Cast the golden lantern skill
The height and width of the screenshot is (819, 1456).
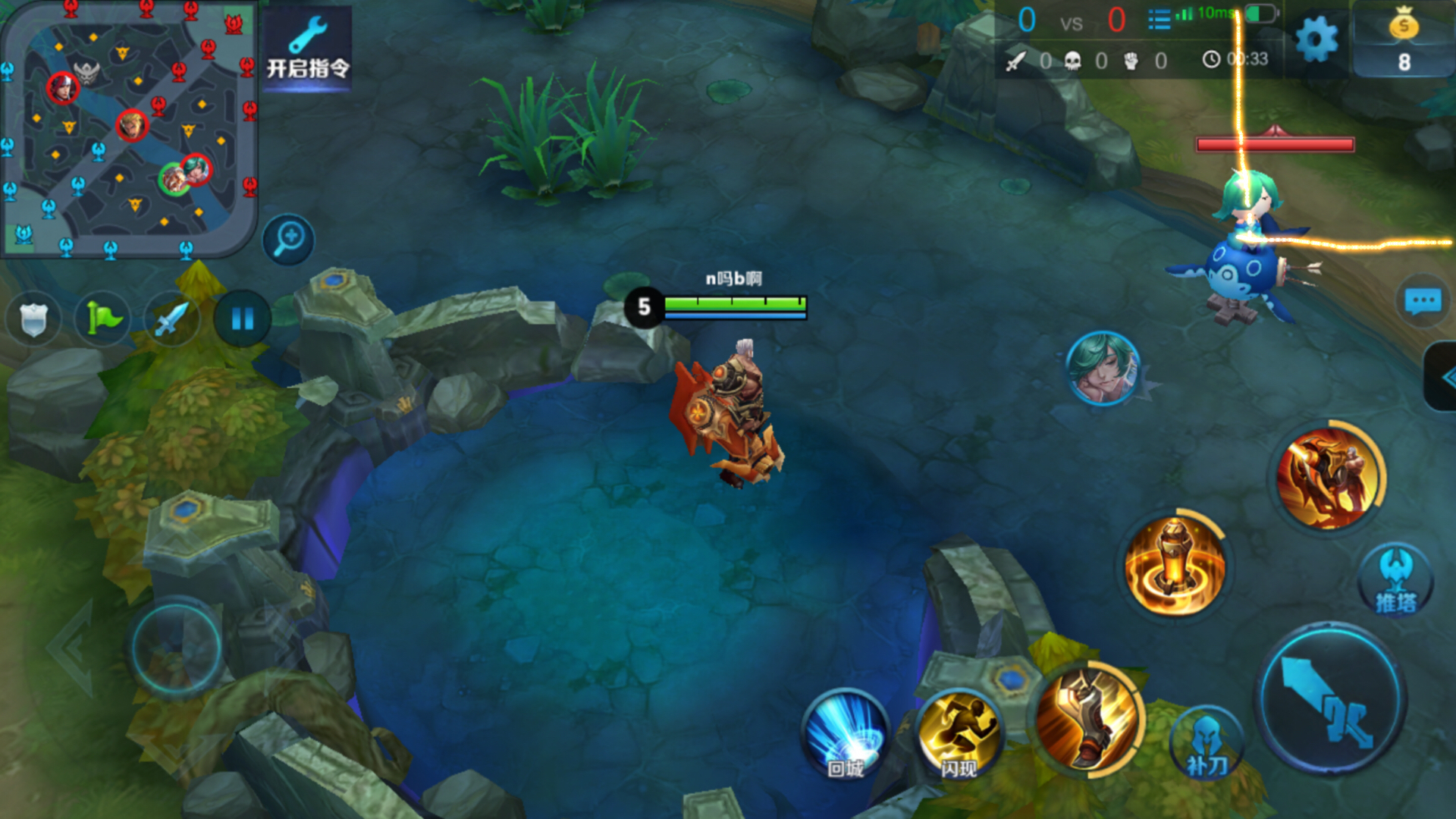coord(1174,566)
